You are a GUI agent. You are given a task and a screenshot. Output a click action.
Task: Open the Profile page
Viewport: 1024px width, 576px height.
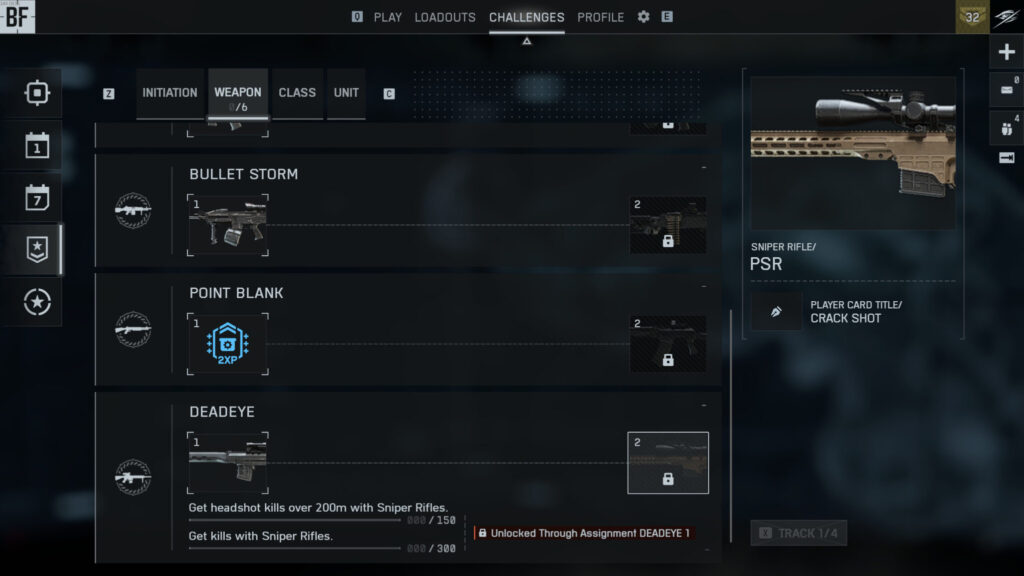point(600,17)
